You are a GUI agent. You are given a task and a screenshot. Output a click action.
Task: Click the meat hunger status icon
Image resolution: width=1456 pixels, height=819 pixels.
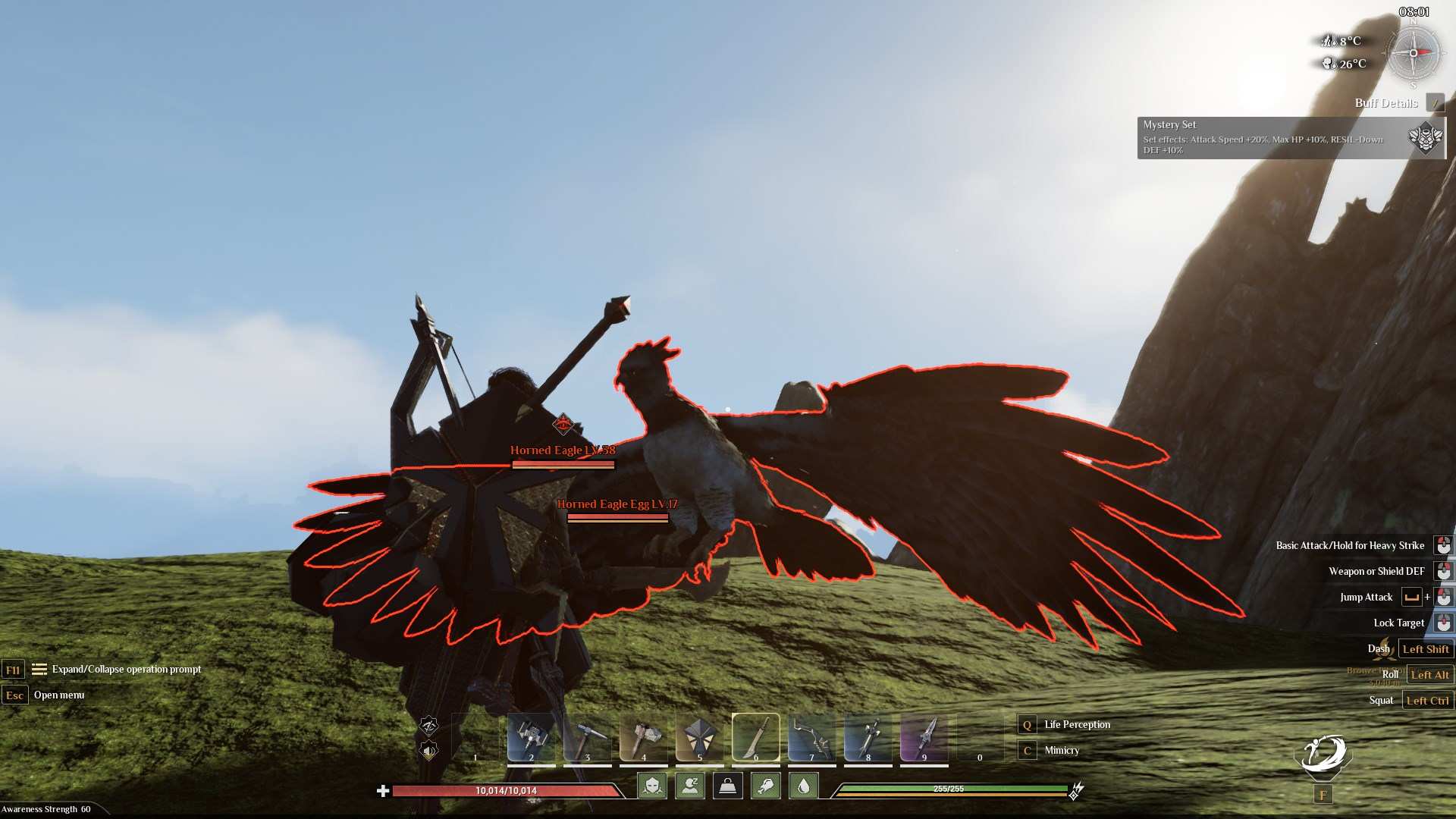[x=766, y=786]
